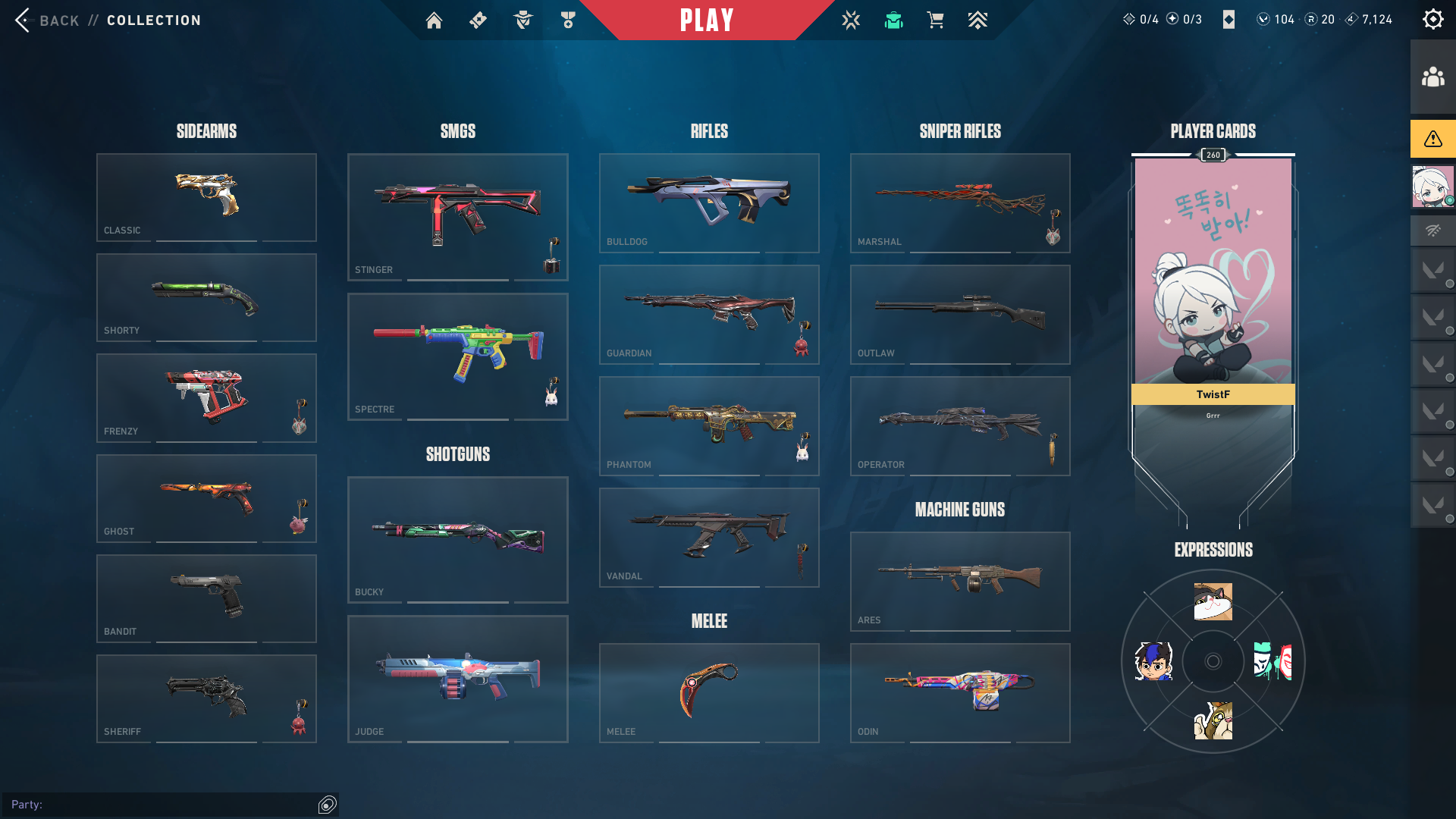Open the Home screen icon
1456x819 pixels.
434,20
